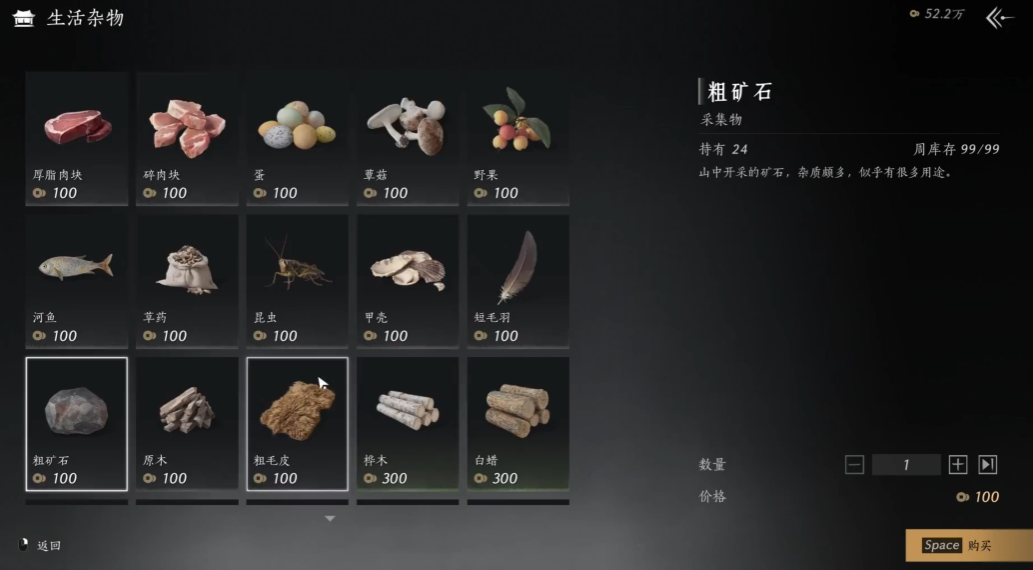Select the 蛋 eggs item

click(297, 137)
